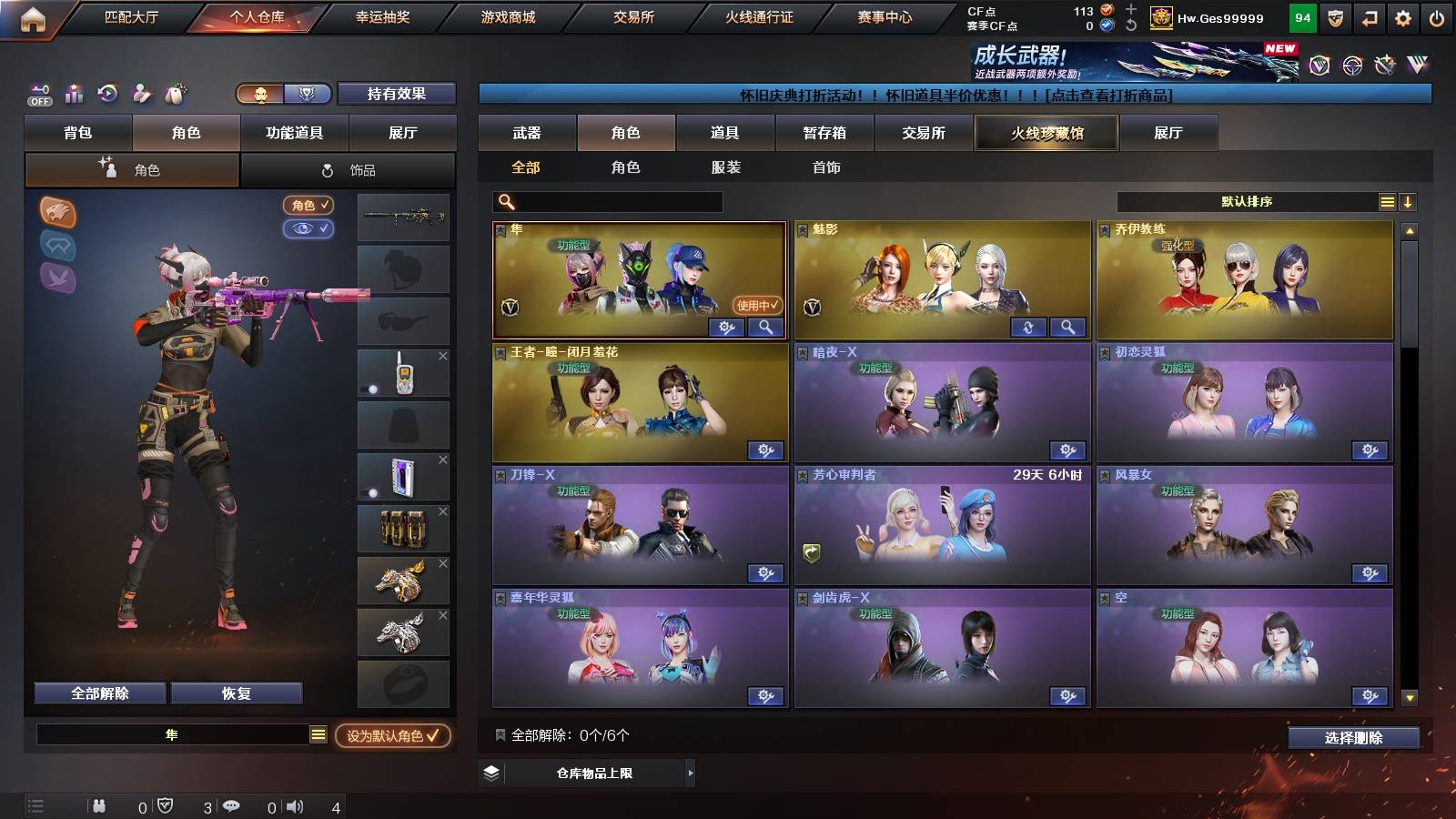Click the 全部解除 button under the character model
This screenshot has height=819, width=1456.
click(99, 693)
